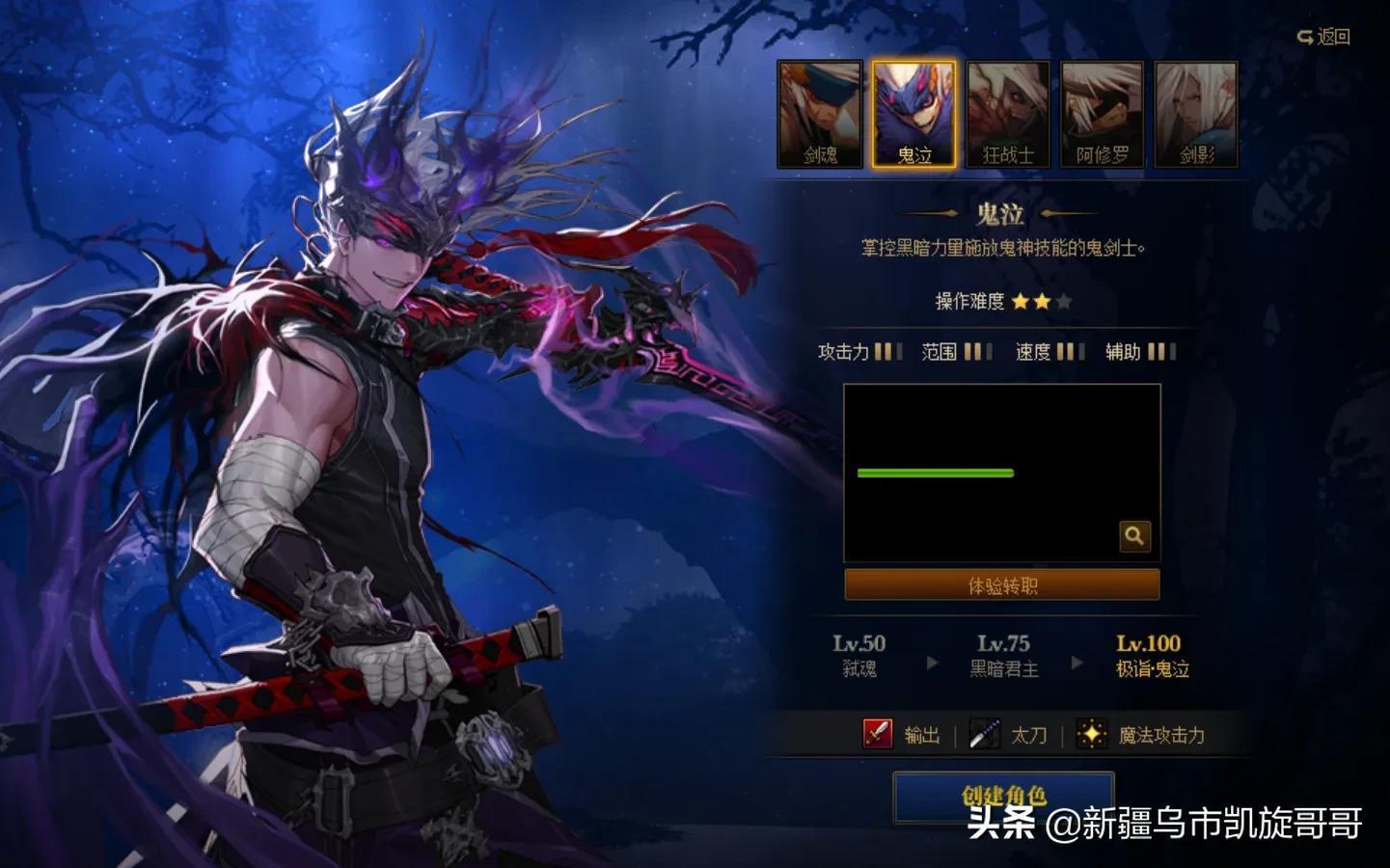Image resolution: width=1390 pixels, height=868 pixels.
Task: Pick the 狂战士 class portrait
Action: point(1008,114)
